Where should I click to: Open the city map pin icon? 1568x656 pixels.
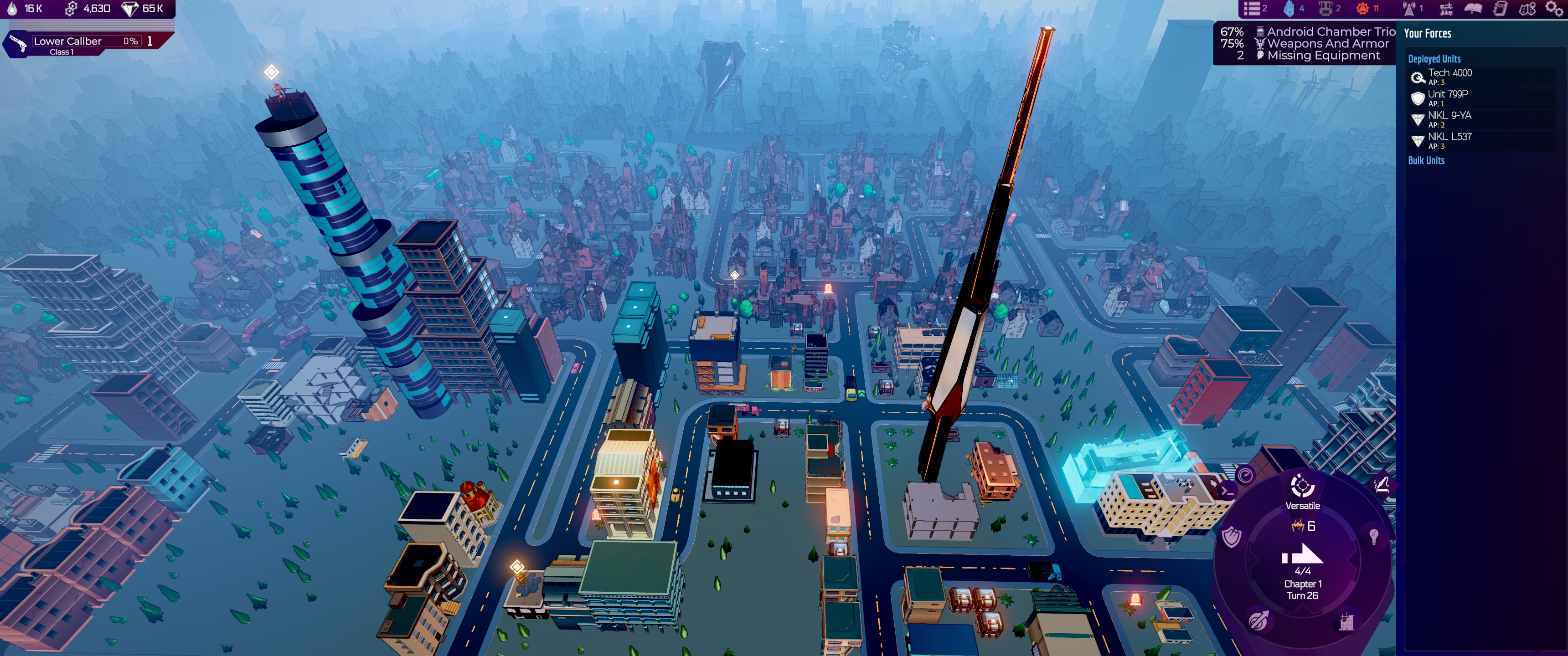point(1527,9)
